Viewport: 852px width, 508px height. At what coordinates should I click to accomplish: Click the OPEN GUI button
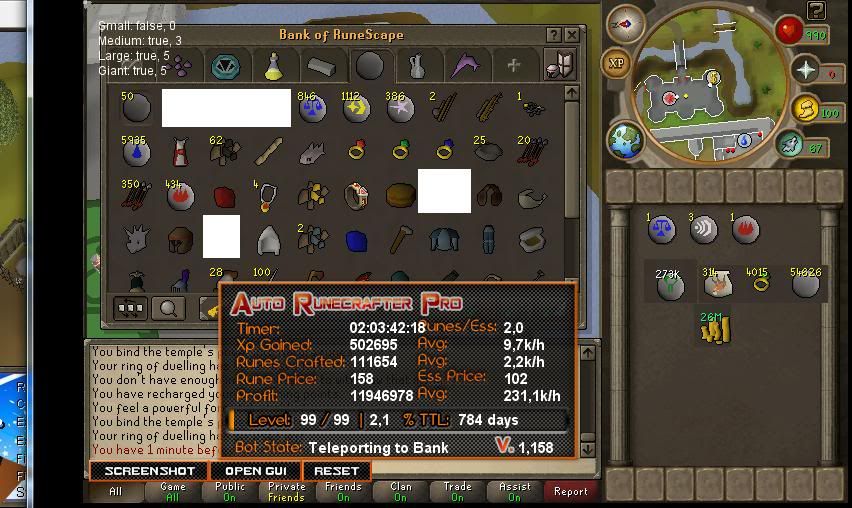(x=255, y=471)
